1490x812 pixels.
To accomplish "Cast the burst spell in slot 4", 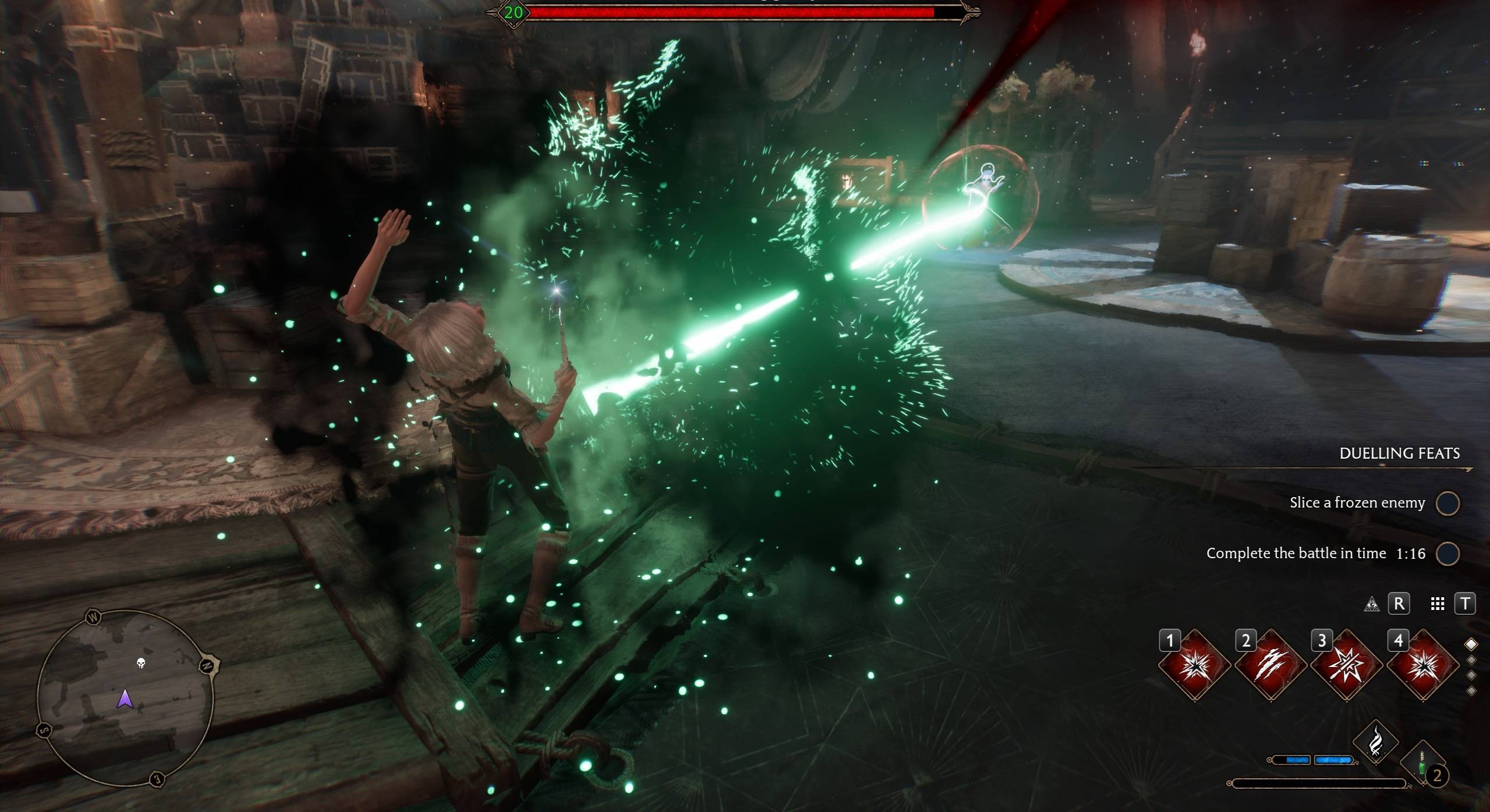I will (1423, 665).
